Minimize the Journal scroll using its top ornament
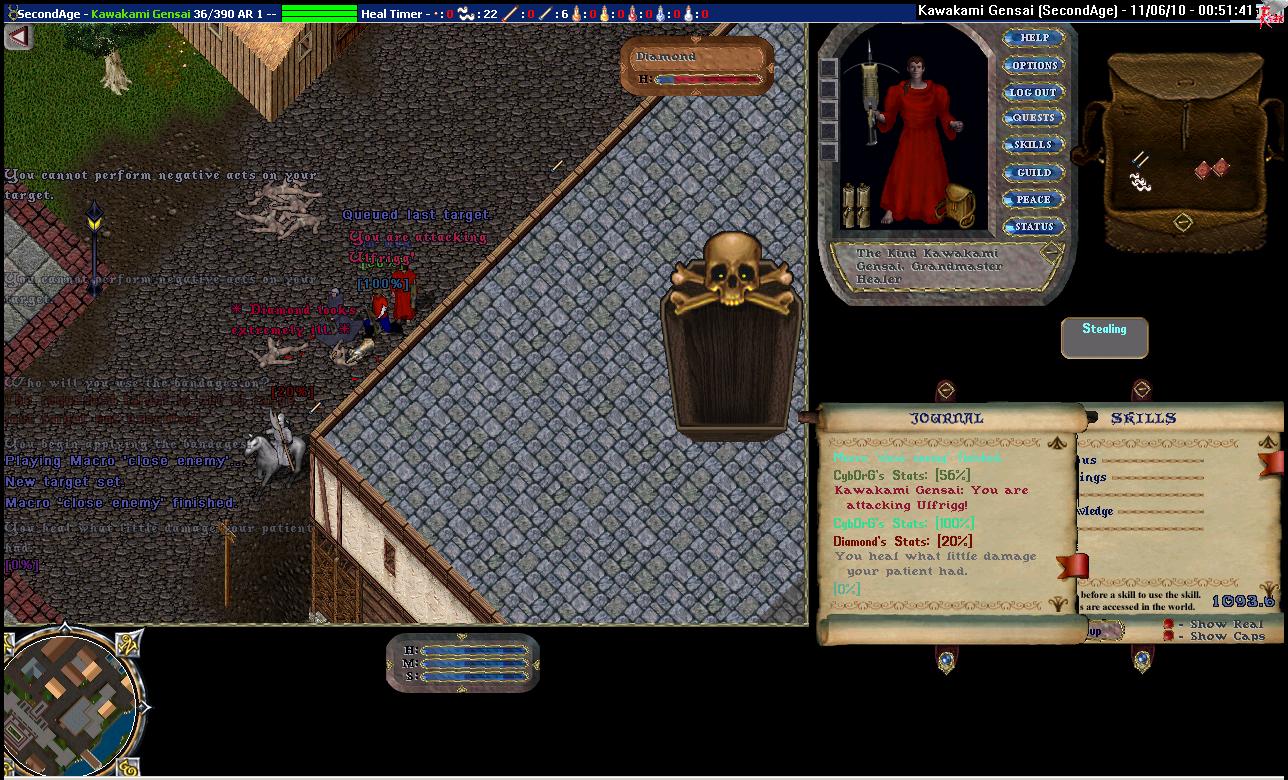This screenshot has height=780, width=1288. point(945,390)
